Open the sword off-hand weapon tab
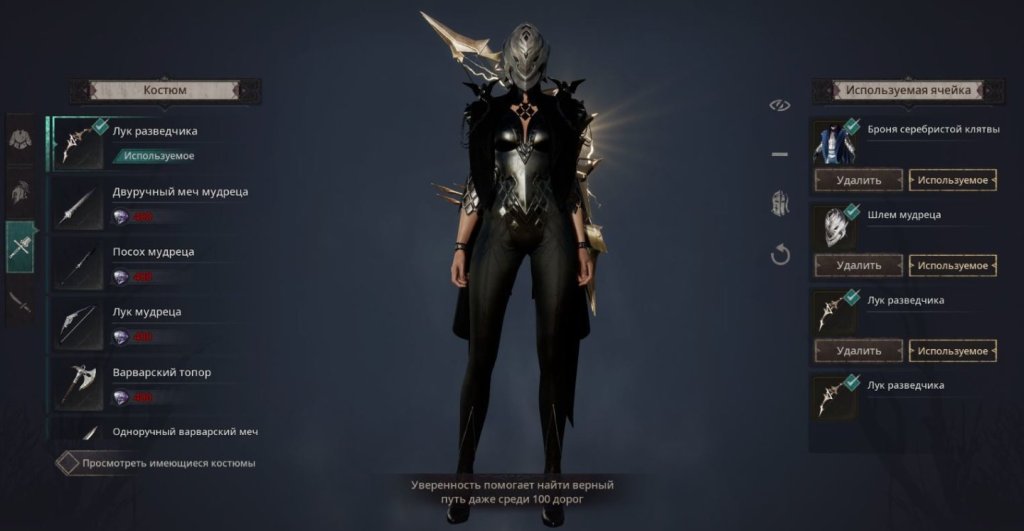This screenshot has height=531, width=1024. (x=20, y=302)
